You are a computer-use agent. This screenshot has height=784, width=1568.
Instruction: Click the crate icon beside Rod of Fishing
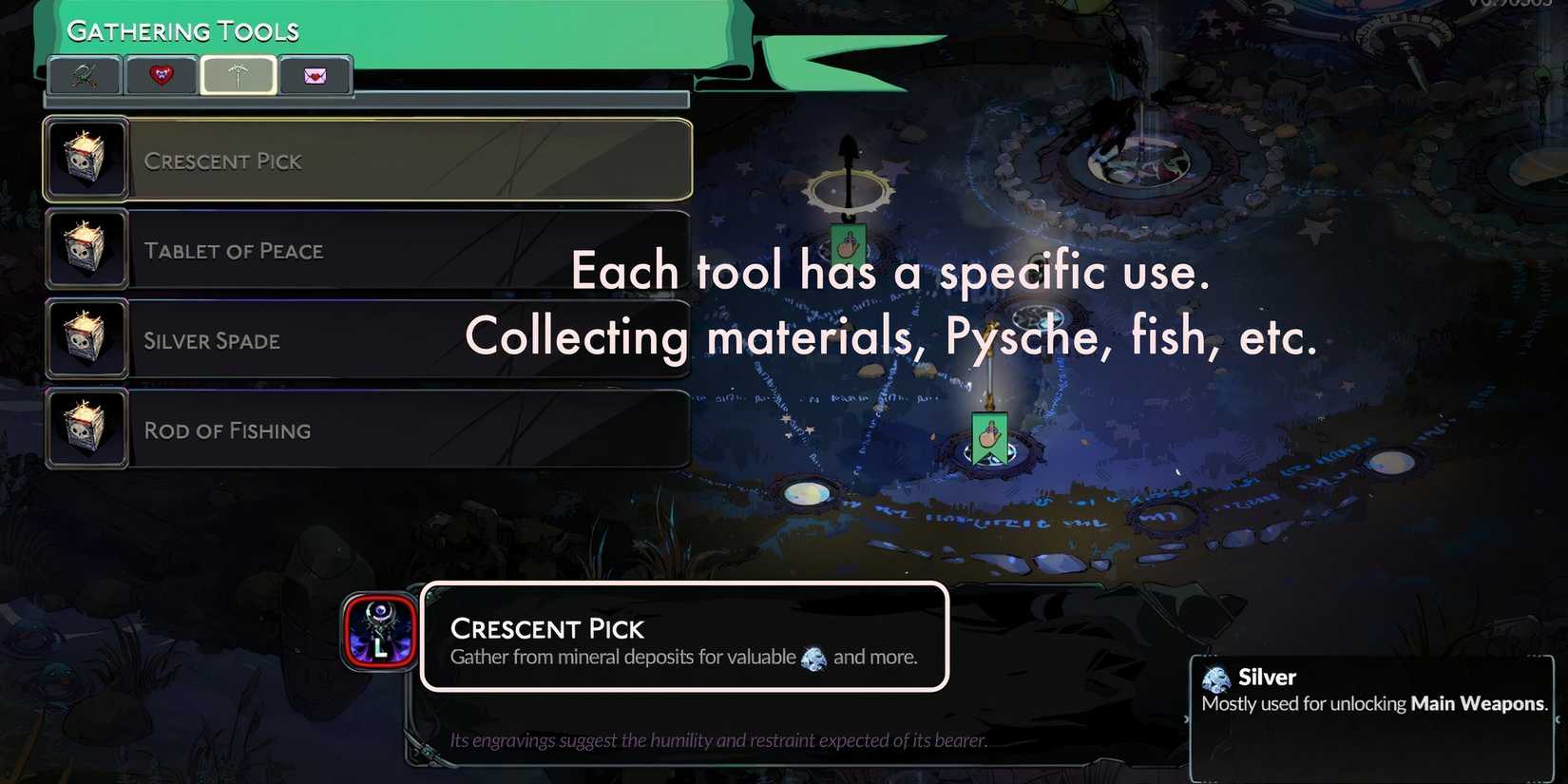(x=86, y=428)
